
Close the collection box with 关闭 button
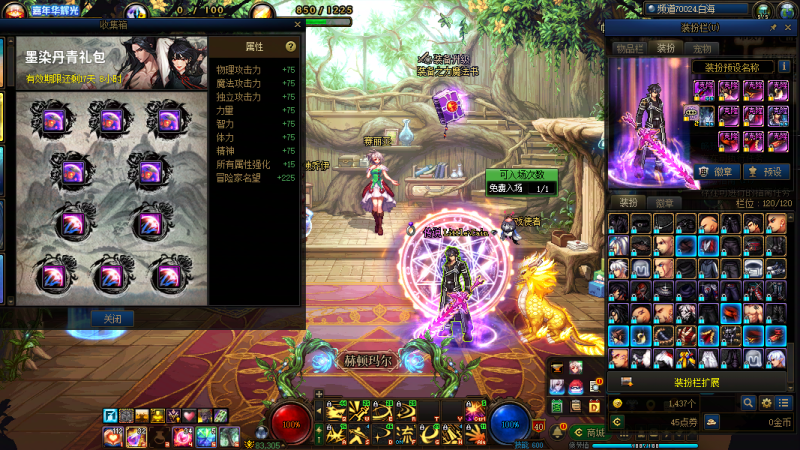coord(113,318)
